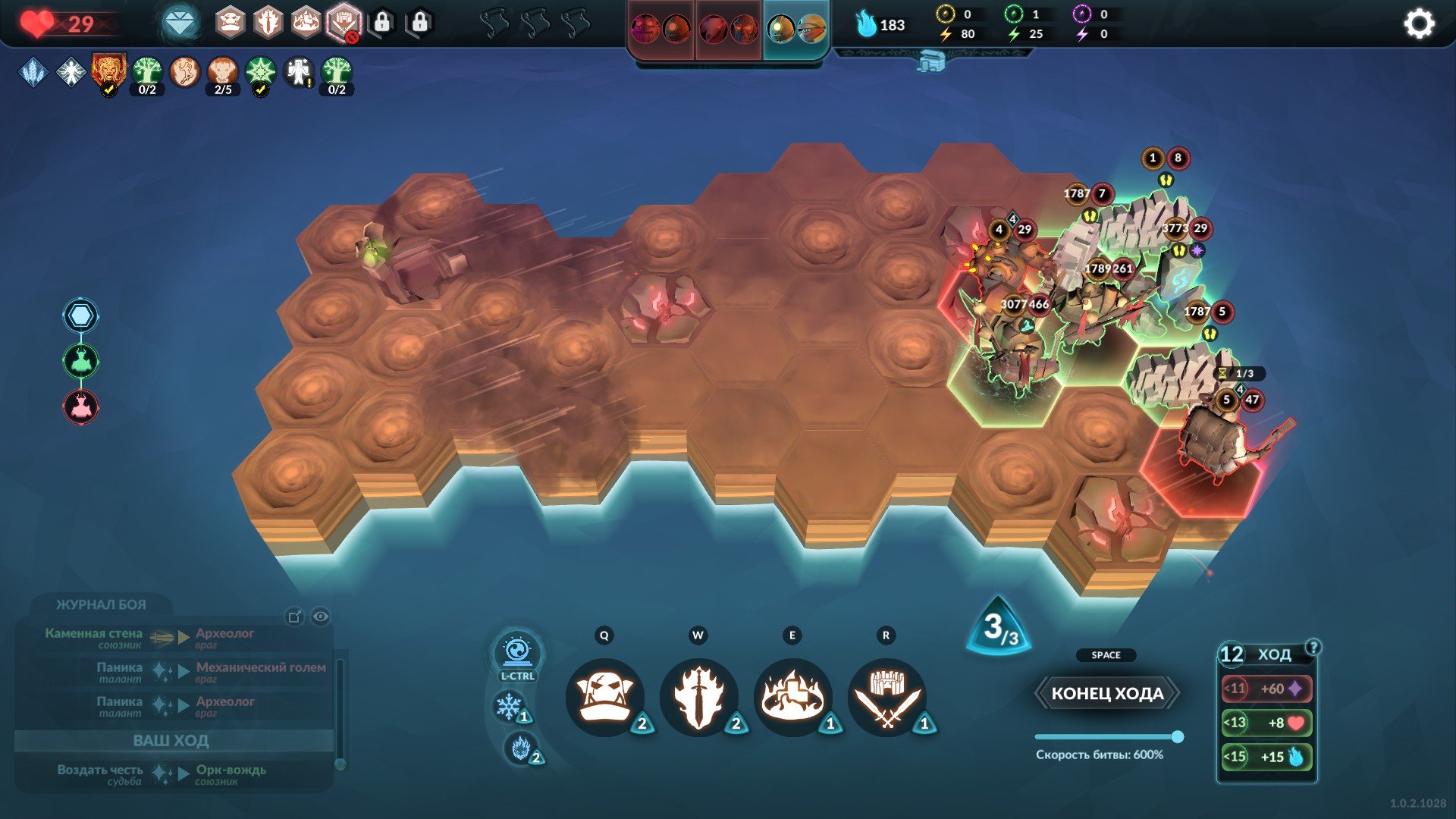This screenshot has height=819, width=1456.
Task: Choose the blue hexagon side button
Action: [x=80, y=315]
